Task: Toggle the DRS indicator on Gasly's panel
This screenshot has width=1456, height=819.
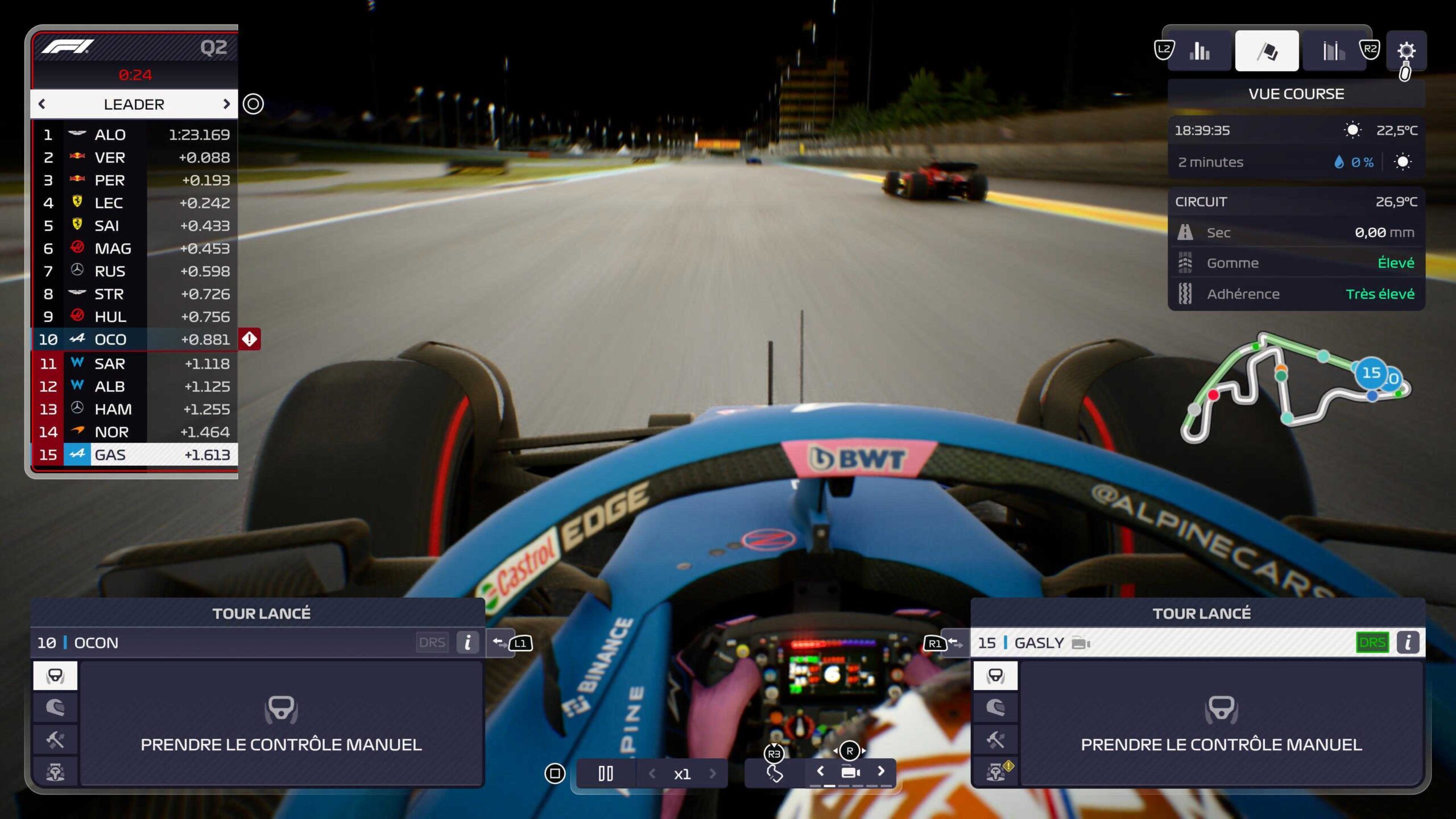Action: point(1374,642)
